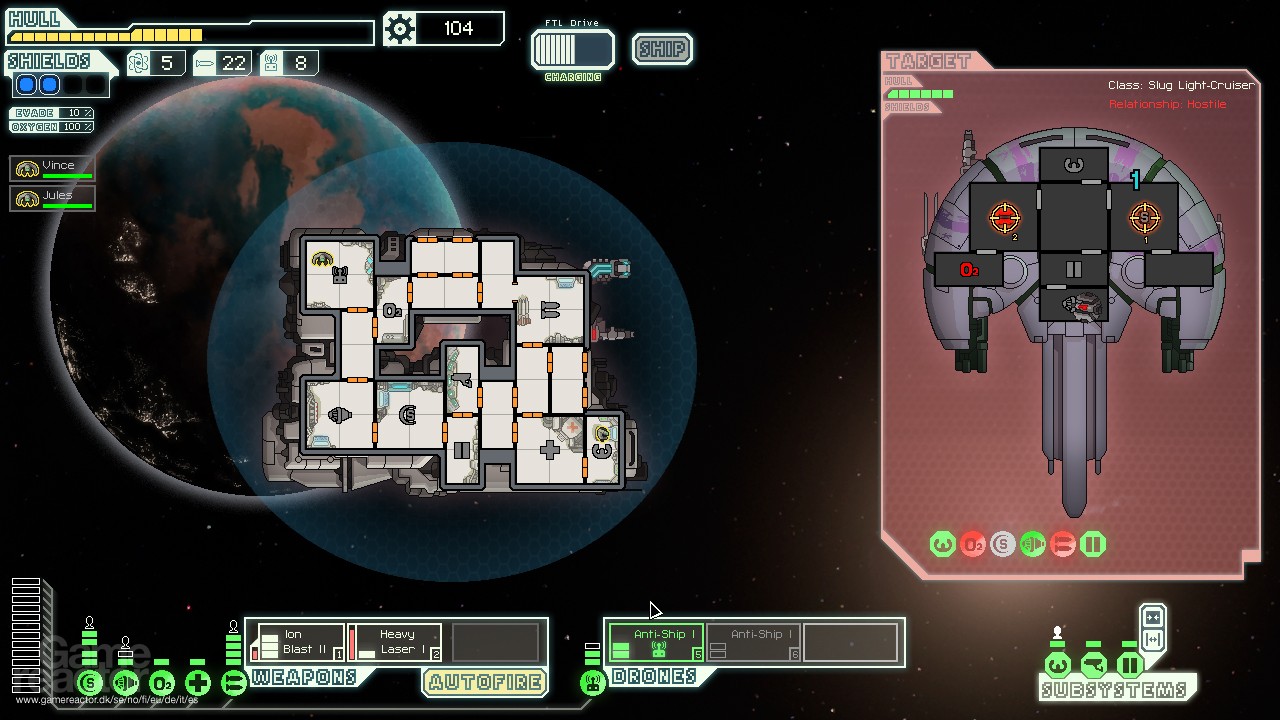Select the Engines system power icon
The image size is (1280, 720).
tap(125, 683)
